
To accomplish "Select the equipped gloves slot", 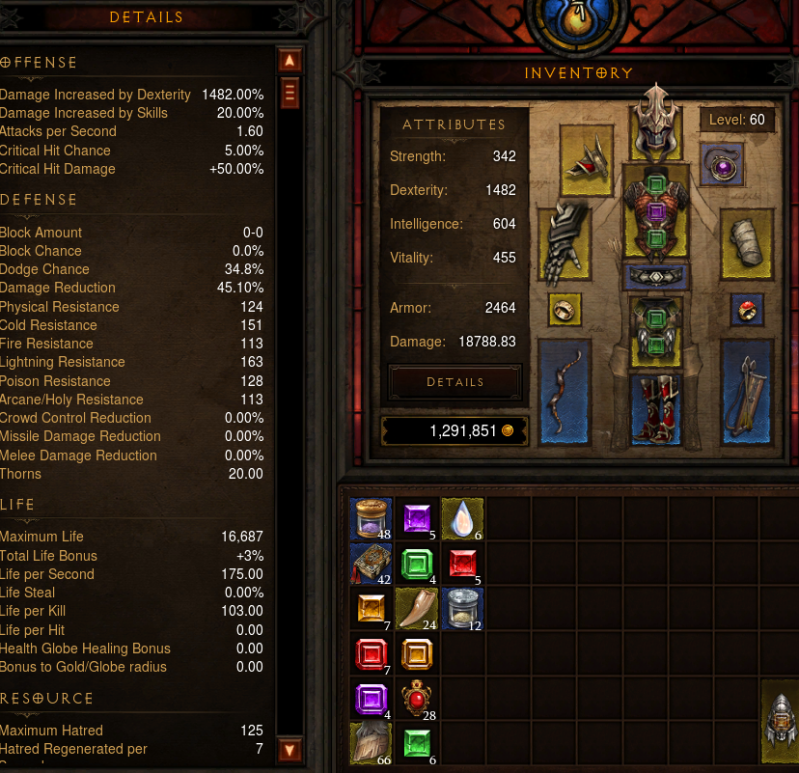I will coord(563,243).
